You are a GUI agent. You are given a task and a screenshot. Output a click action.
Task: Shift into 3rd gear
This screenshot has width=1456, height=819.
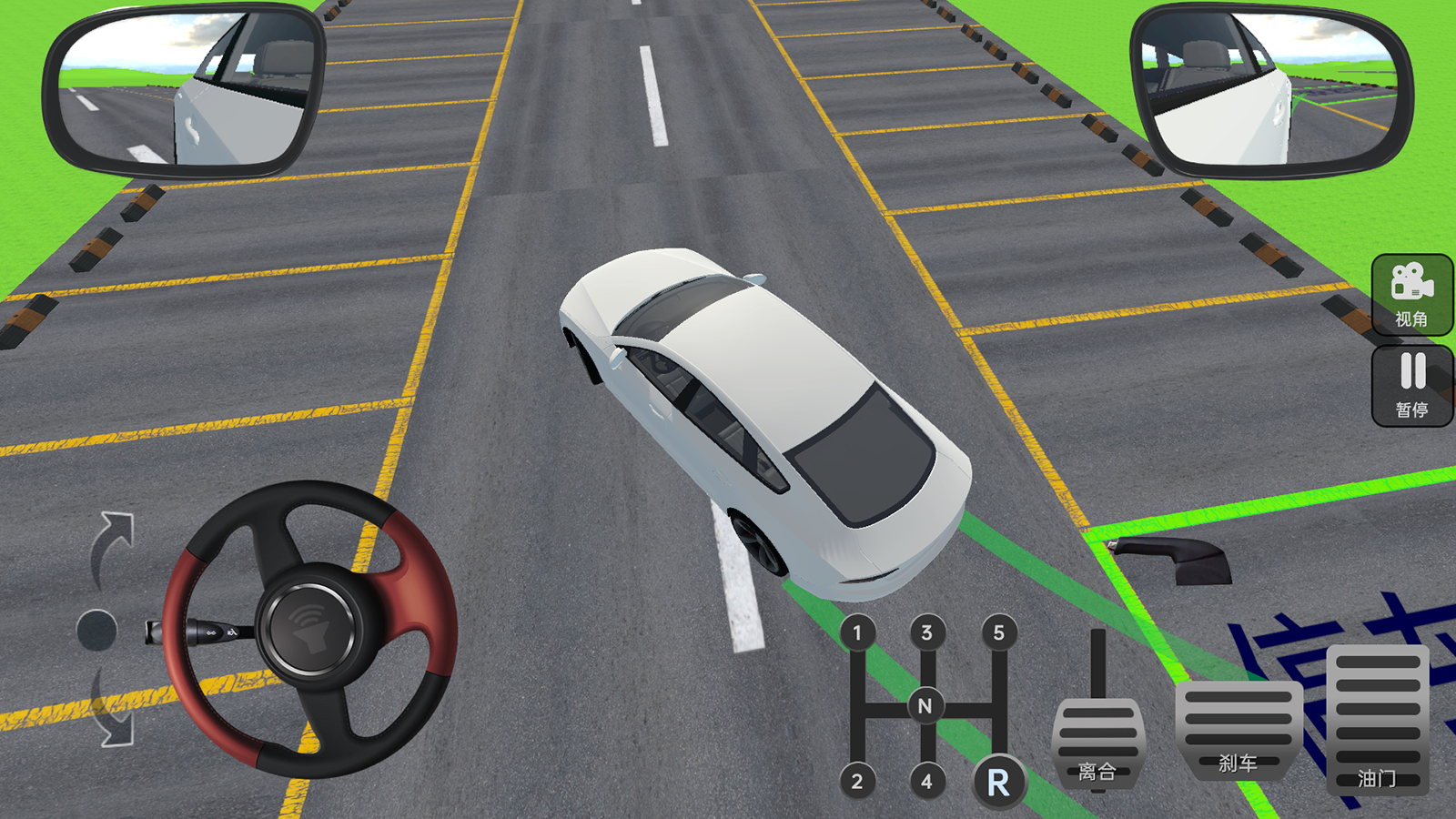pyautogui.click(x=926, y=632)
